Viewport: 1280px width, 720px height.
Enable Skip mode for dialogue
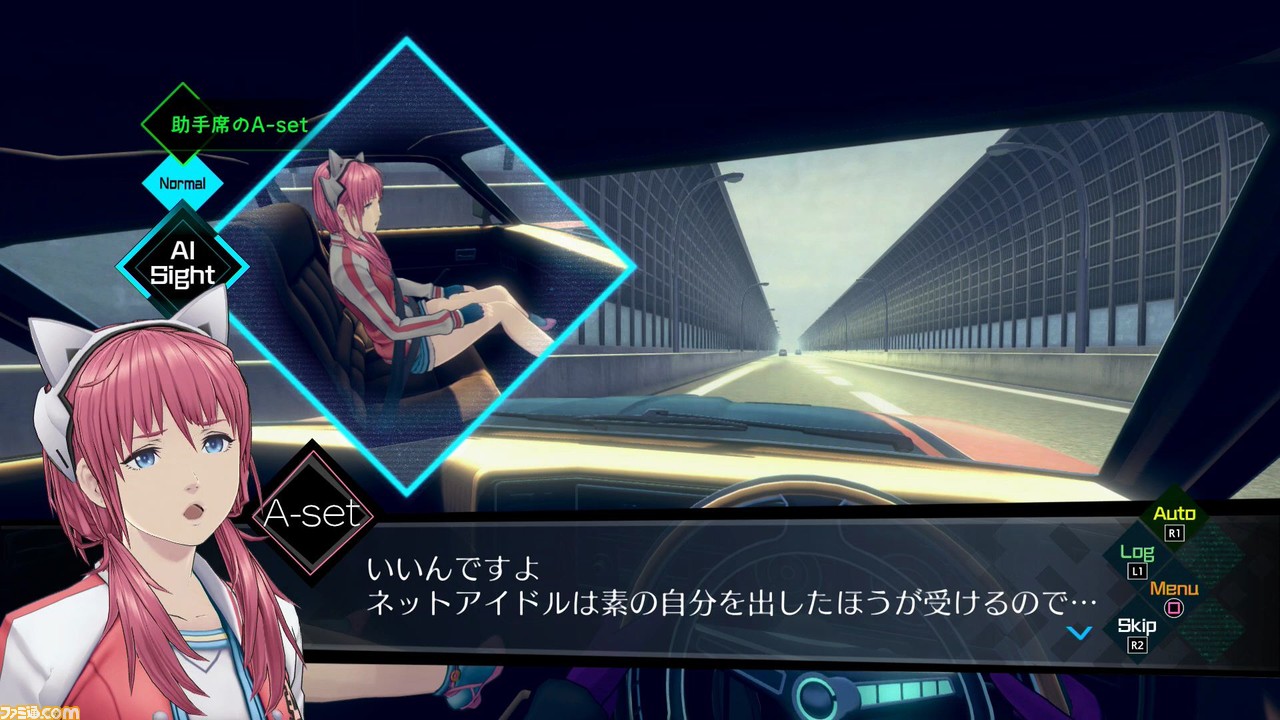tap(1136, 624)
